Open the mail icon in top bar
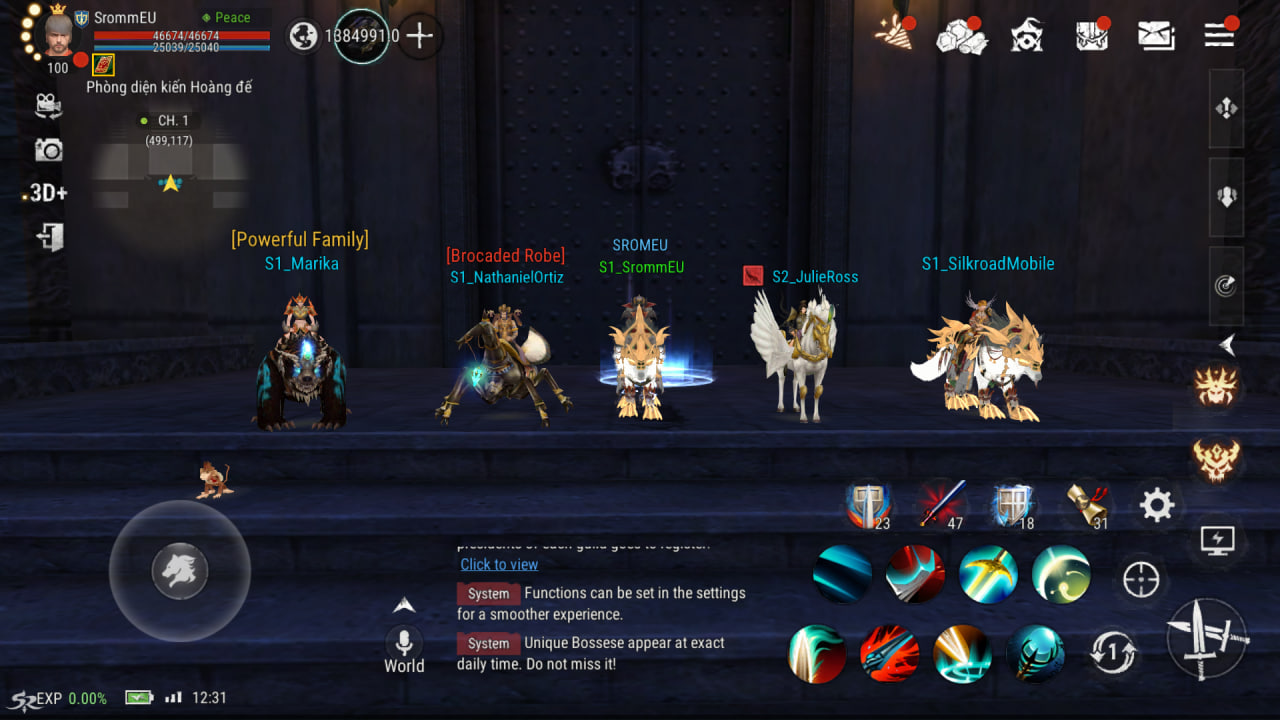This screenshot has height=720, width=1280. 1156,33
